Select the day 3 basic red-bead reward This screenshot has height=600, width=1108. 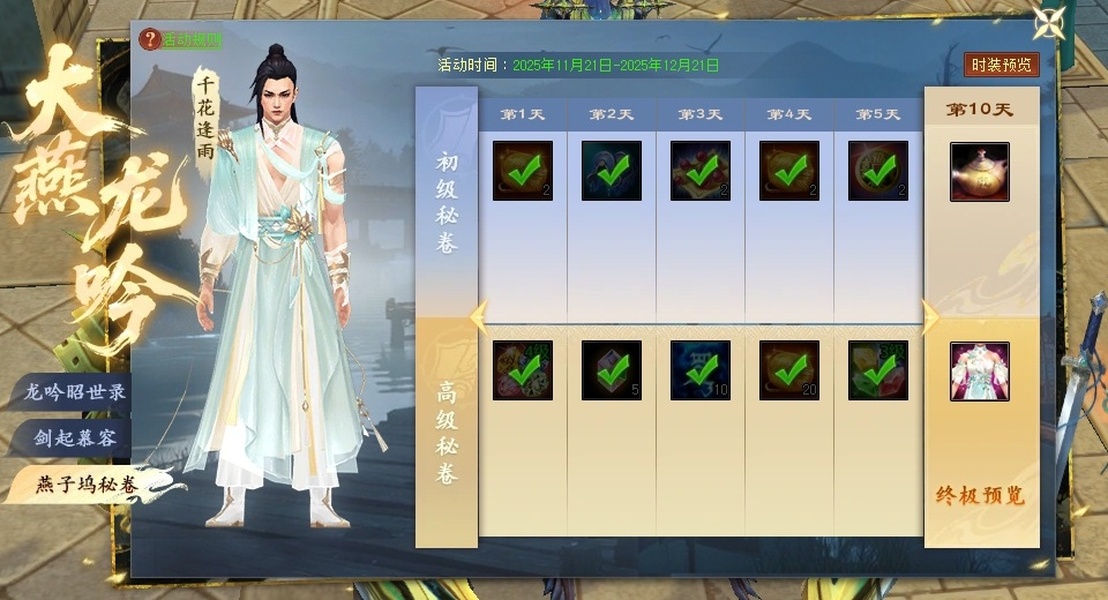tap(700, 171)
